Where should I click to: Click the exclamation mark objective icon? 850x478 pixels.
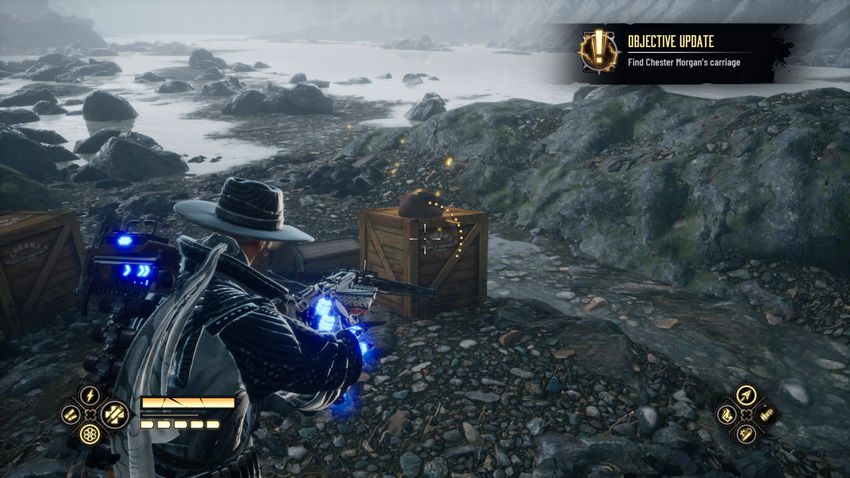(598, 50)
